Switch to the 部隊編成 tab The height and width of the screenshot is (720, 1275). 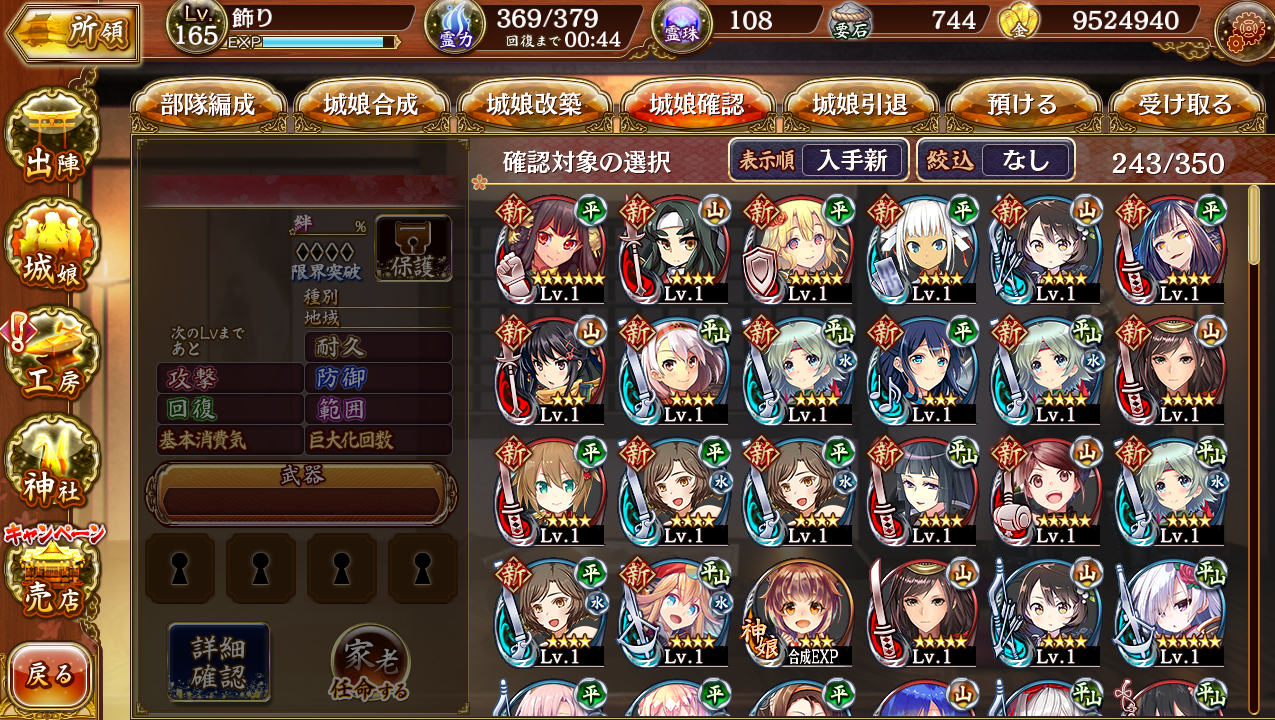(208, 105)
